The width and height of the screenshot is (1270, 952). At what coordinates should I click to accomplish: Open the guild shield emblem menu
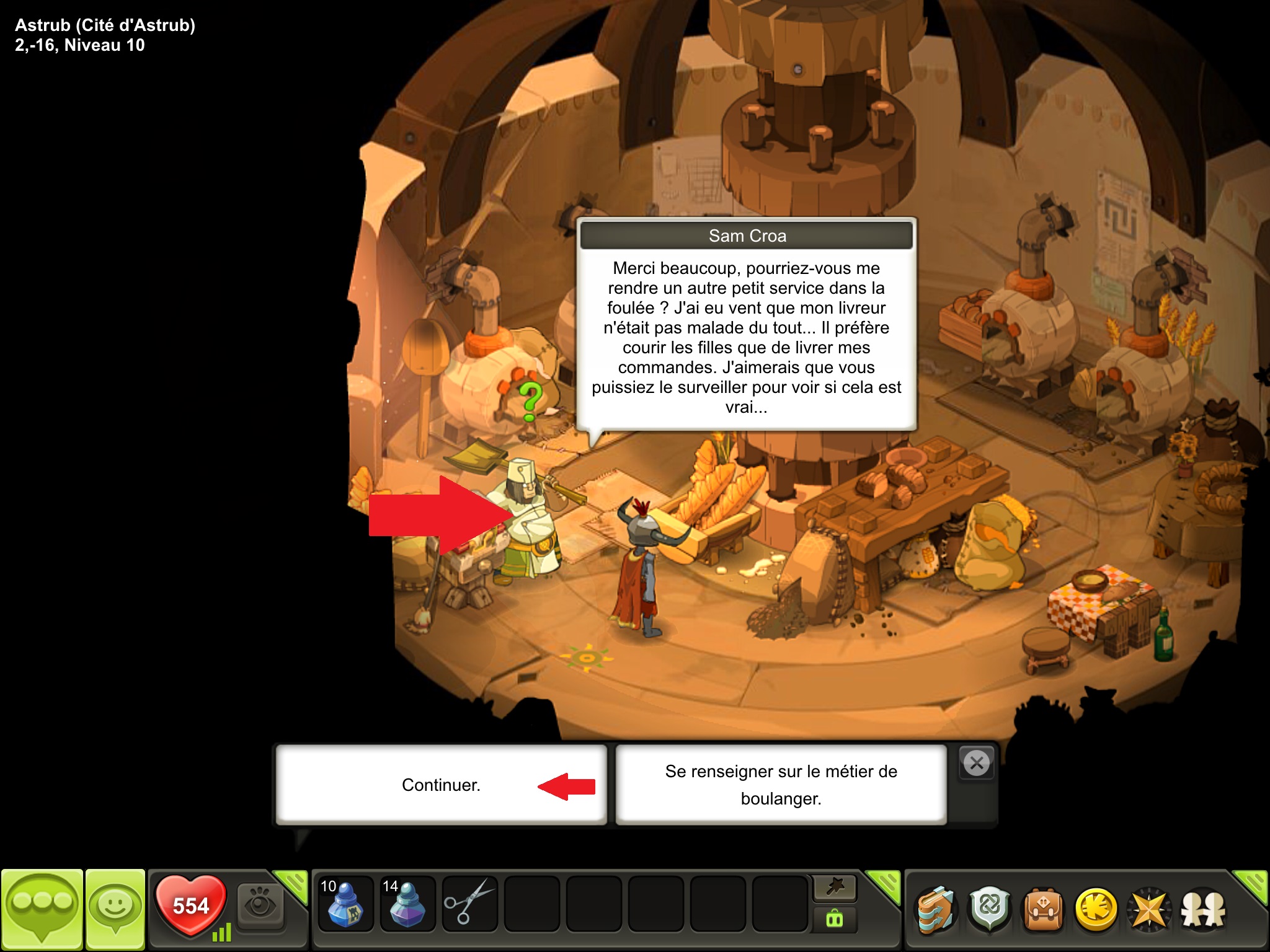point(990,910)
